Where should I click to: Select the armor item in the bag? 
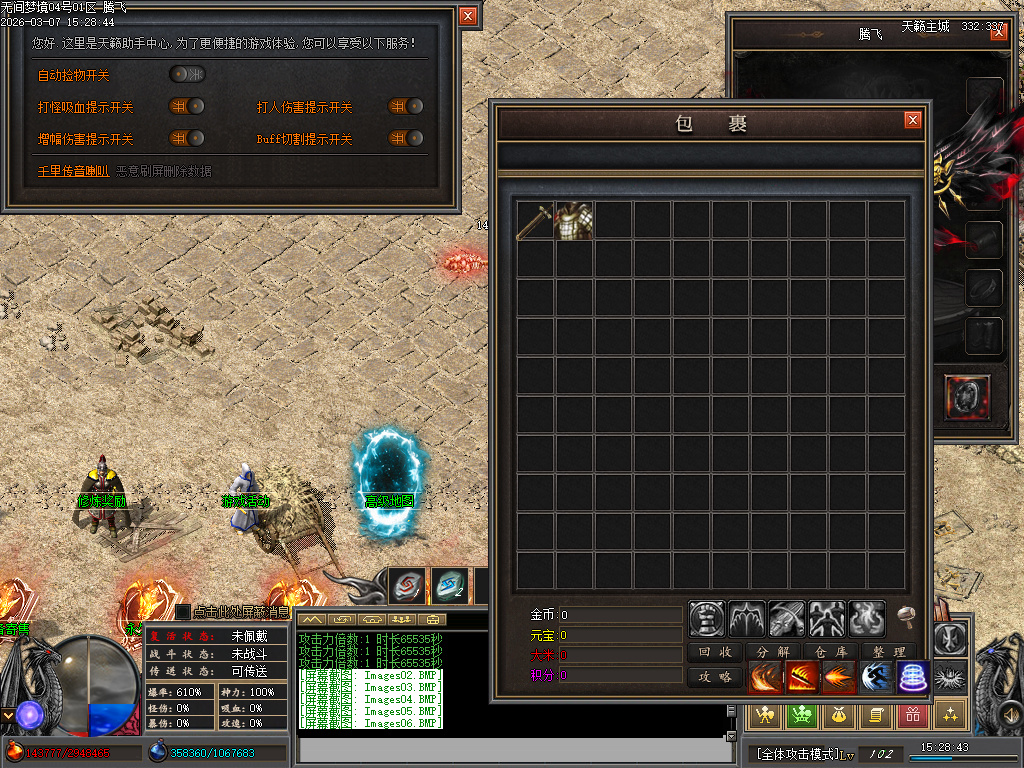[x=574, y=221]
